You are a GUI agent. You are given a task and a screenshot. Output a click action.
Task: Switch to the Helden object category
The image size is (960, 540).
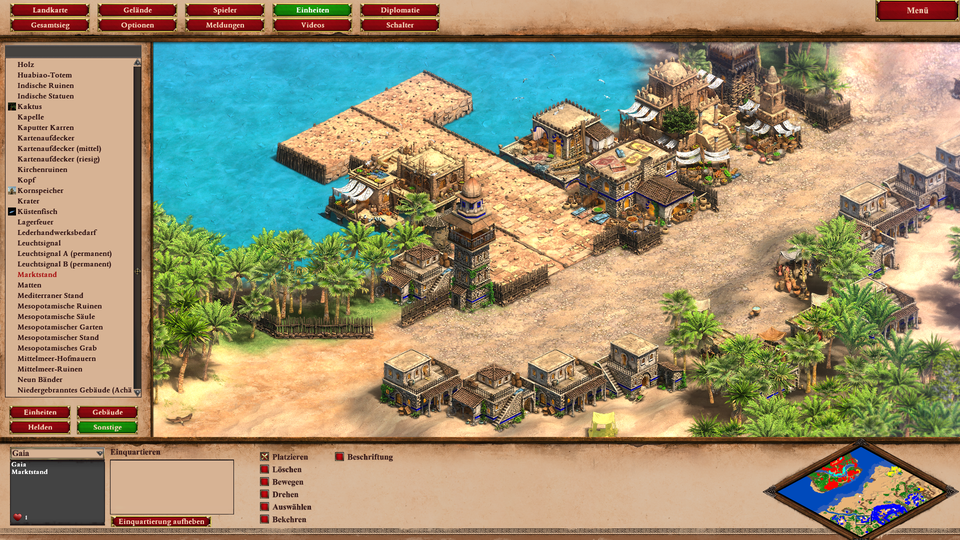(x=40, y=427)
